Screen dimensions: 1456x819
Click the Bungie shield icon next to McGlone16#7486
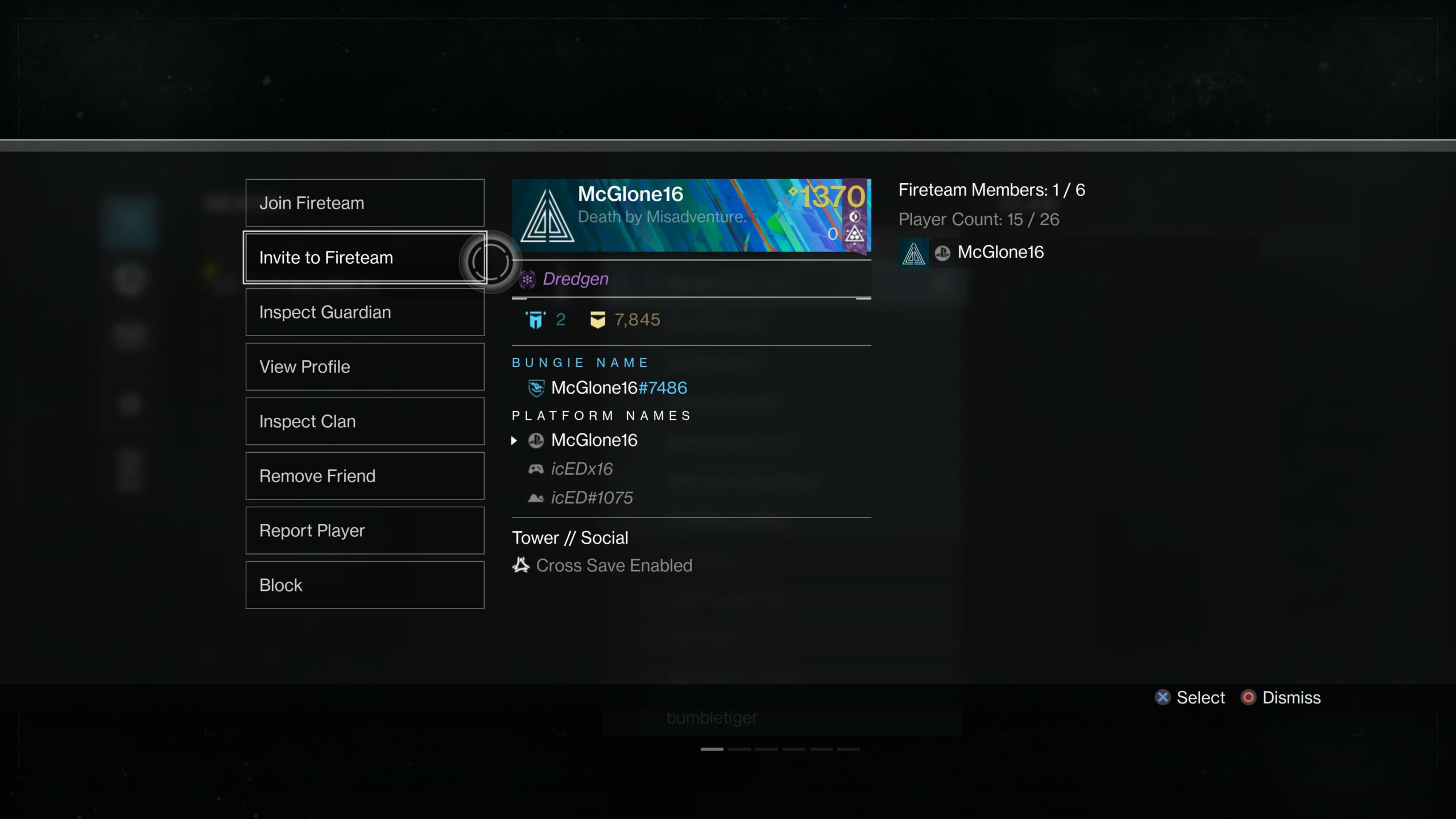[x=535, y=387]
